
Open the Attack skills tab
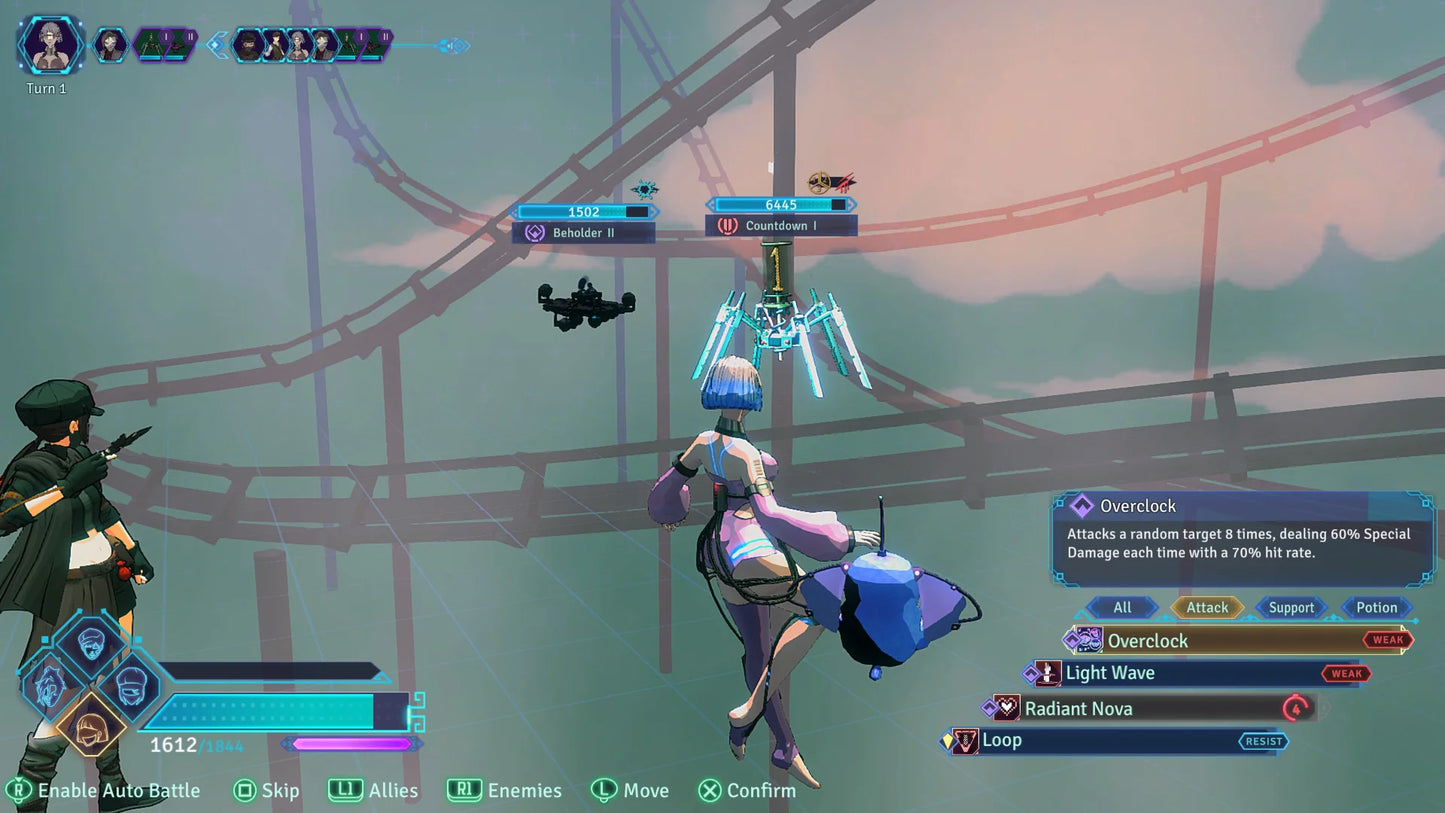[x=1207, y=607]
